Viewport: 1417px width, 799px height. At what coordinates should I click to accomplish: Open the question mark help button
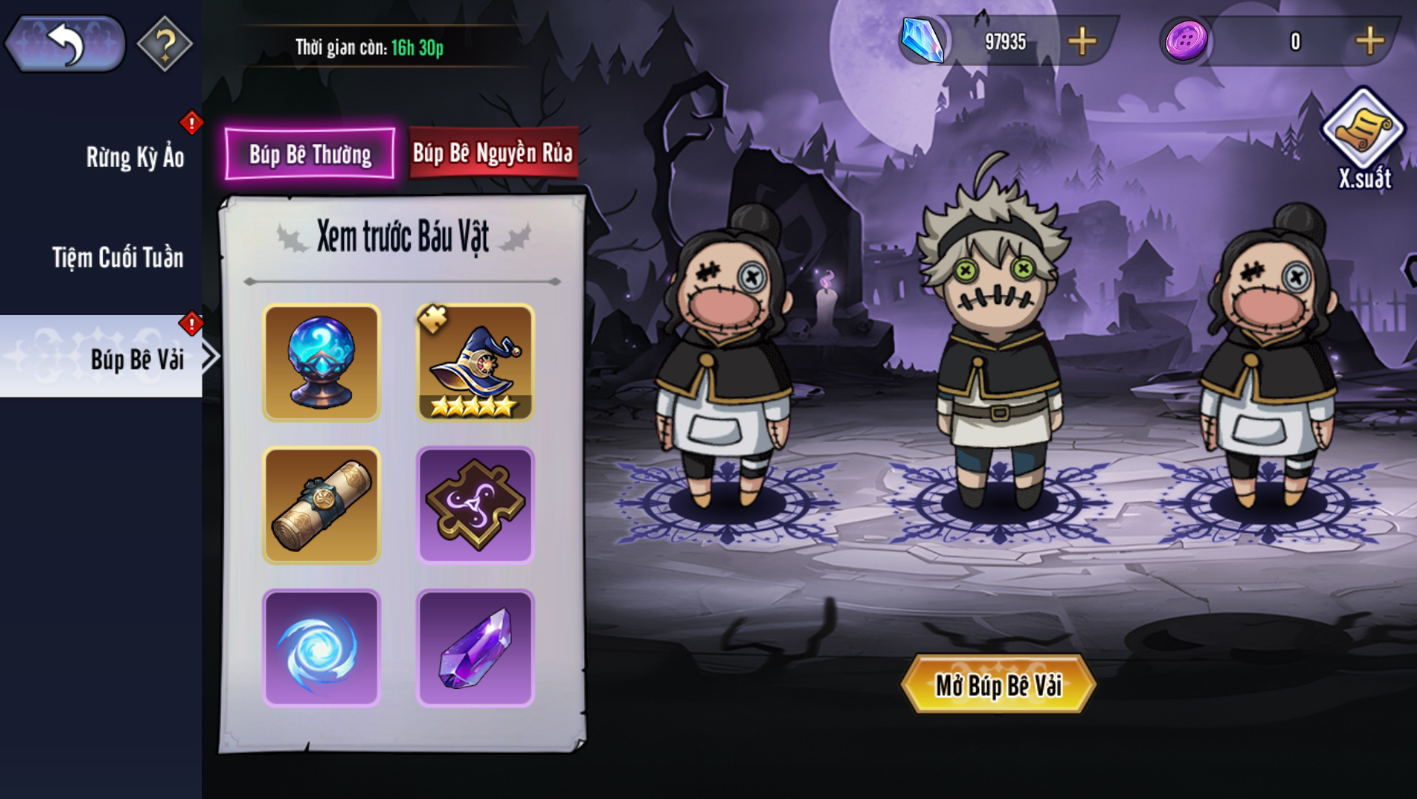[x=164, y=44]
